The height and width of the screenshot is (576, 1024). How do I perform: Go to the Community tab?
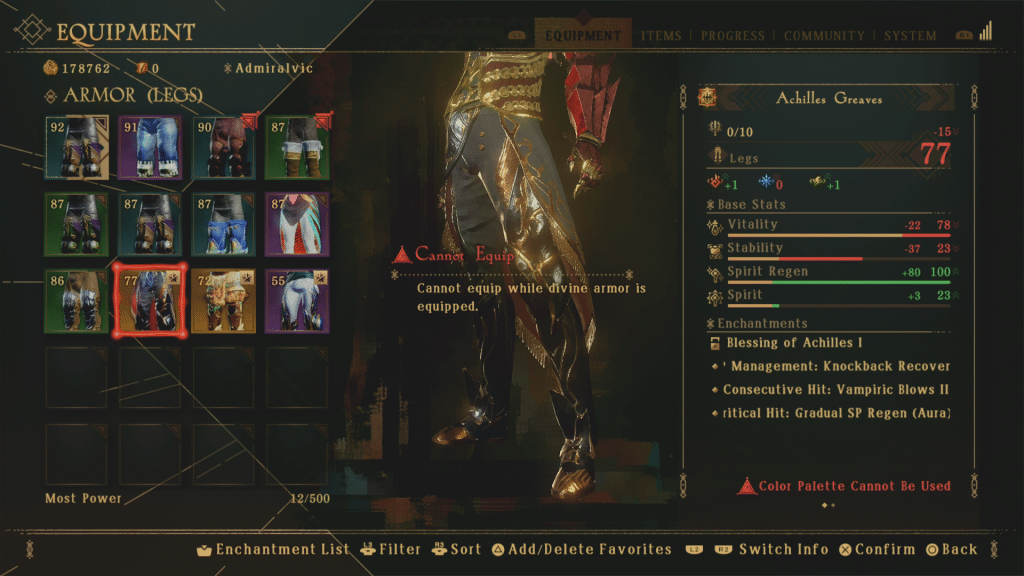click(825, 36)
